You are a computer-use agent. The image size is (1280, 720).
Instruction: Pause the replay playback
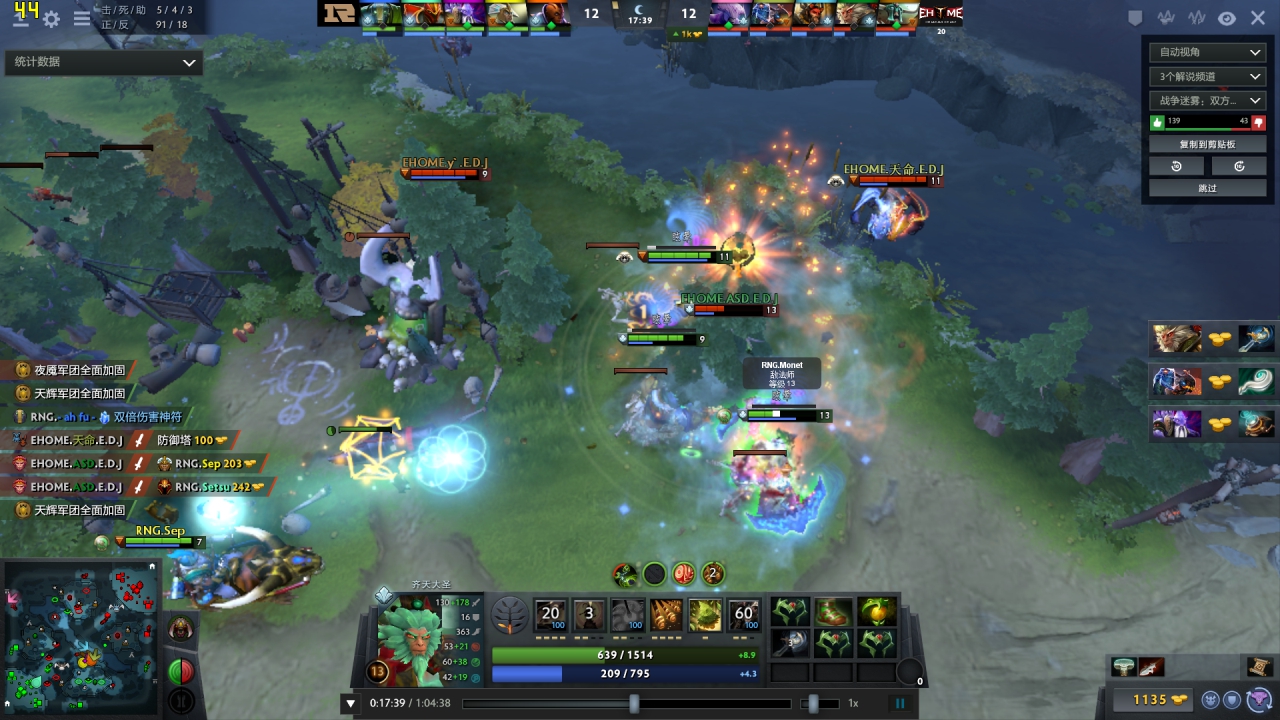[x=900, y=703]
